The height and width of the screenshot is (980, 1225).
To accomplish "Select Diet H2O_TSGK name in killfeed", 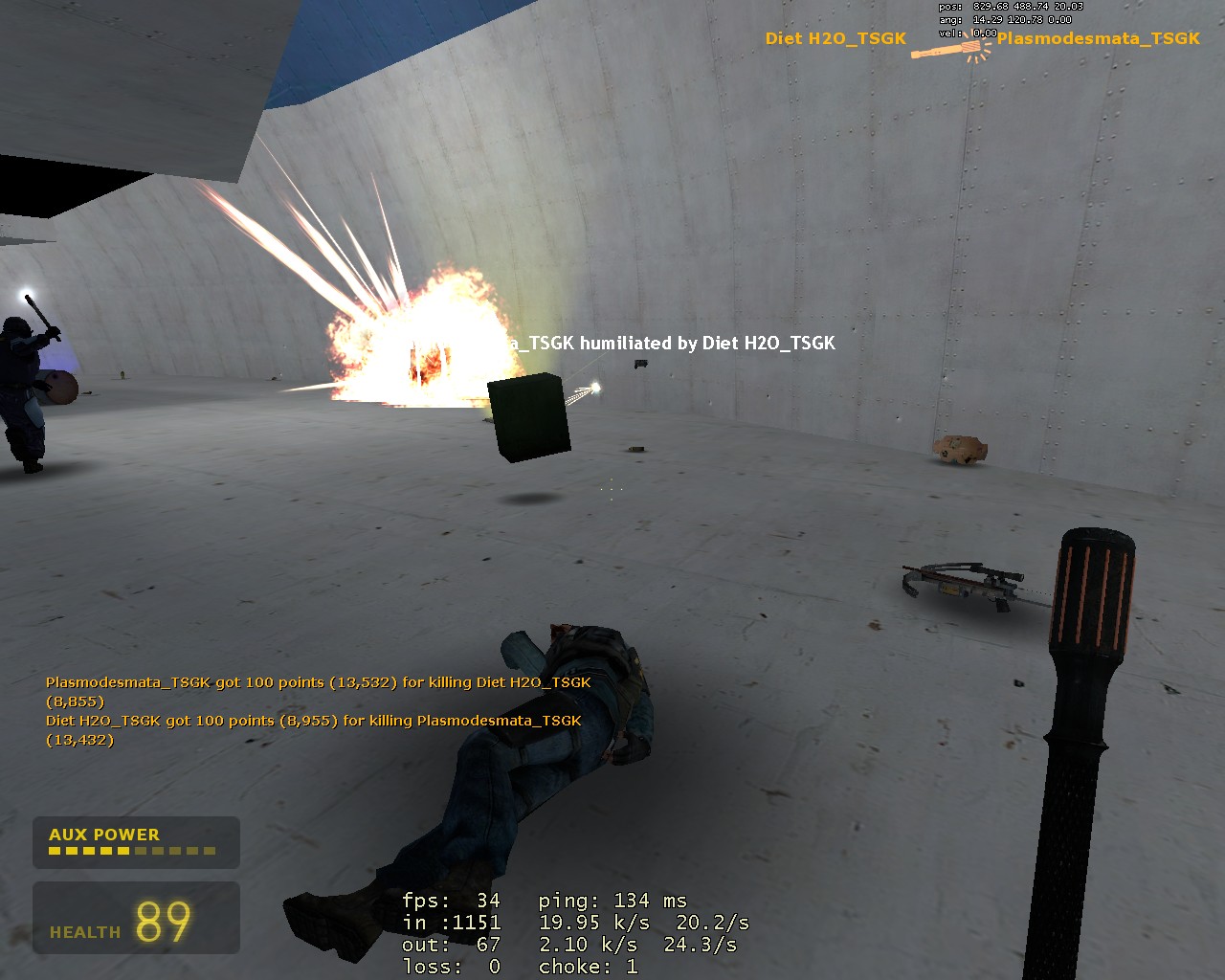I will (835, 38).
